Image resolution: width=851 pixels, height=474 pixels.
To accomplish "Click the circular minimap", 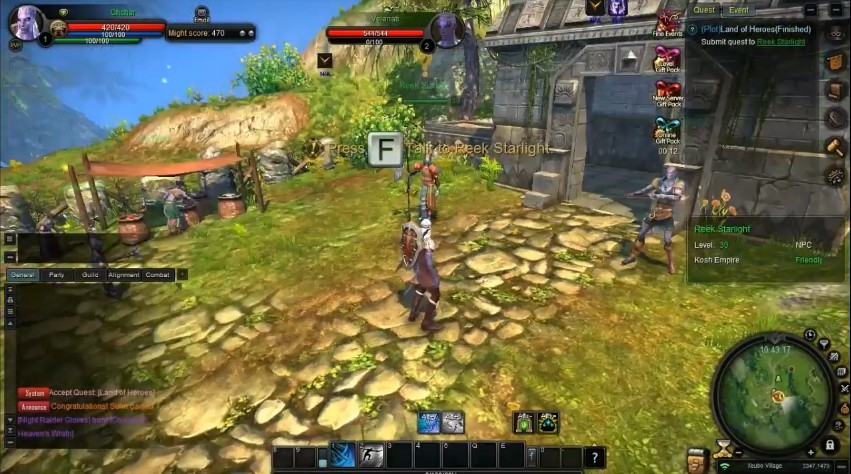I will pos(776,383).
